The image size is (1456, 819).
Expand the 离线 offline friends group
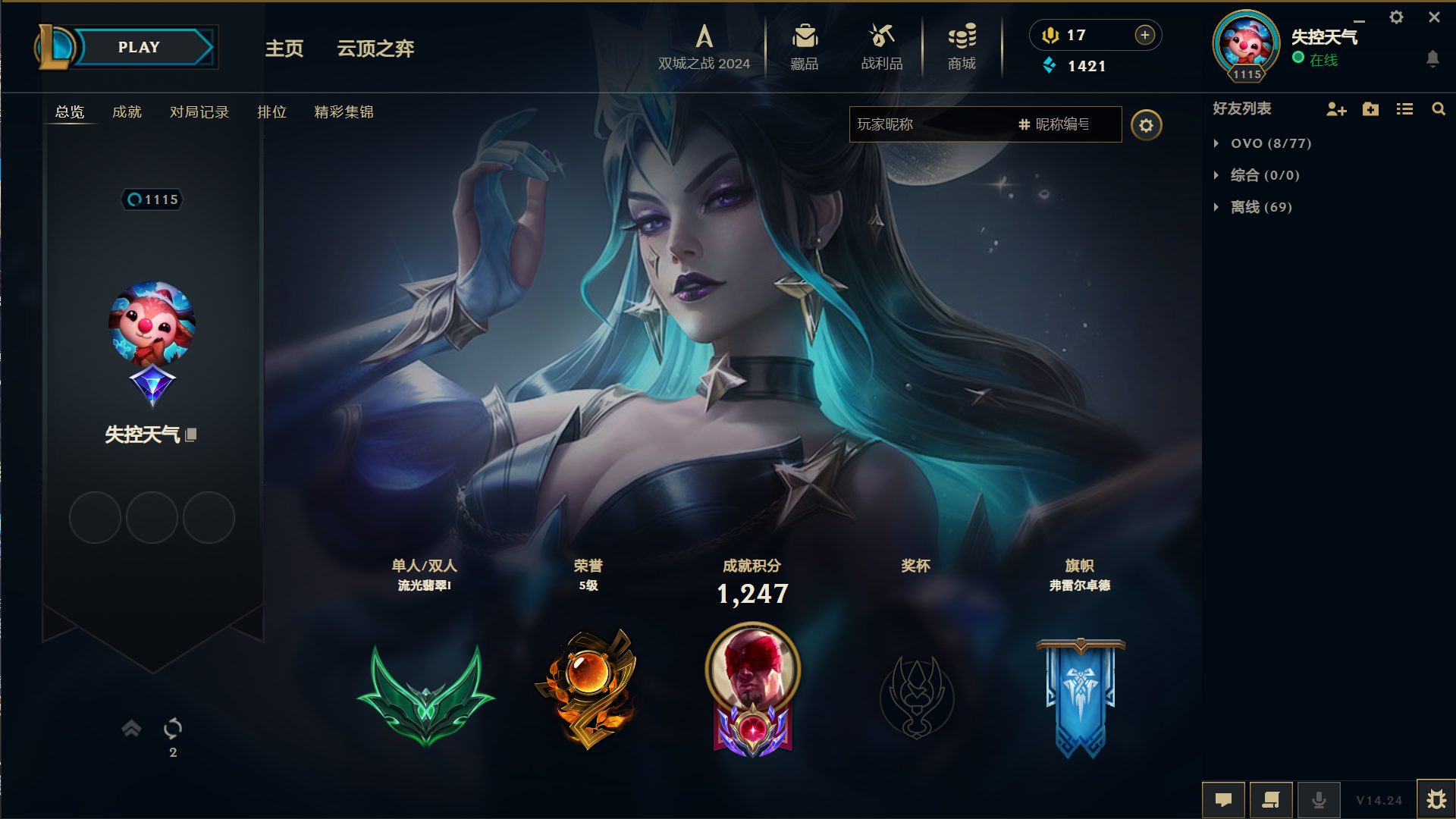(x=1260, y=207)
